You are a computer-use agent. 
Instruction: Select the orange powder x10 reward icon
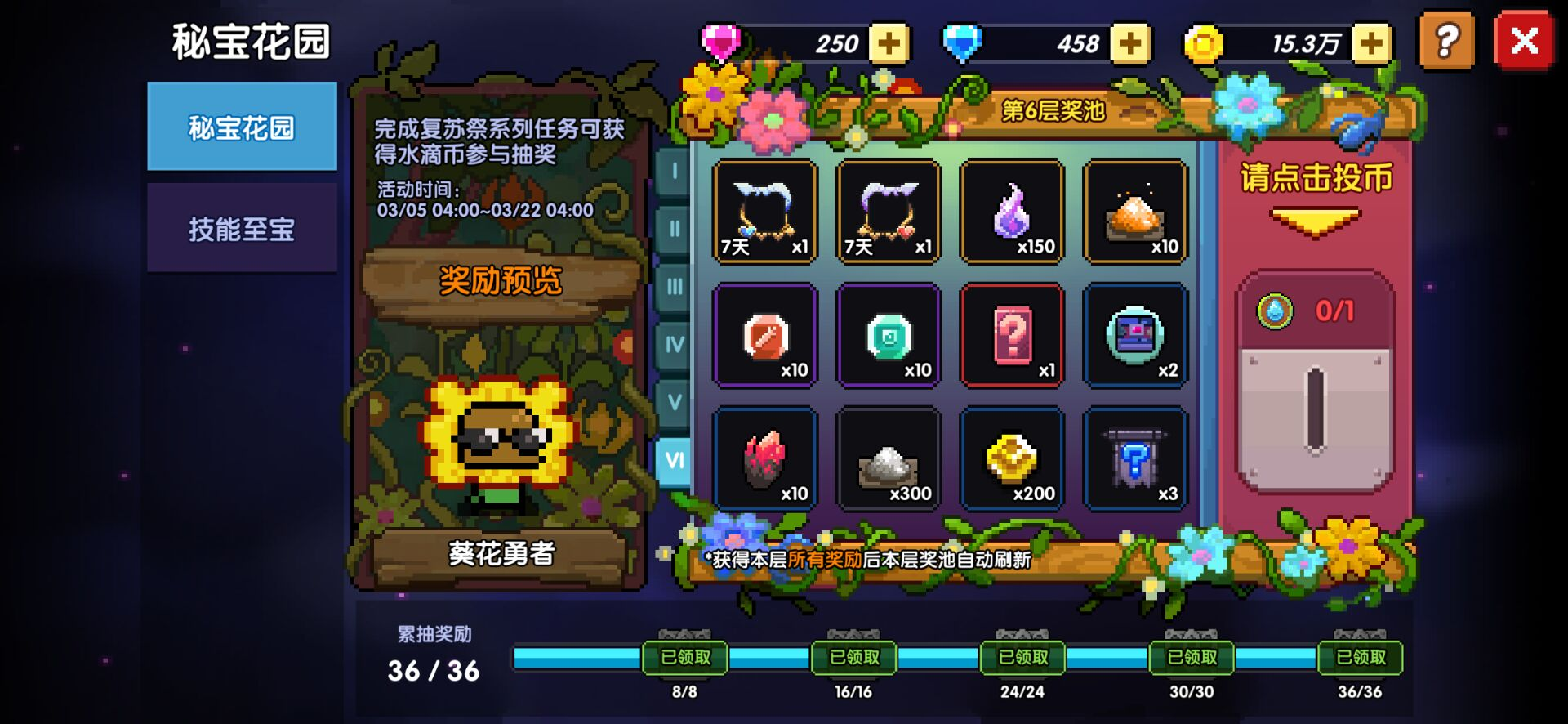point(1136,211)
